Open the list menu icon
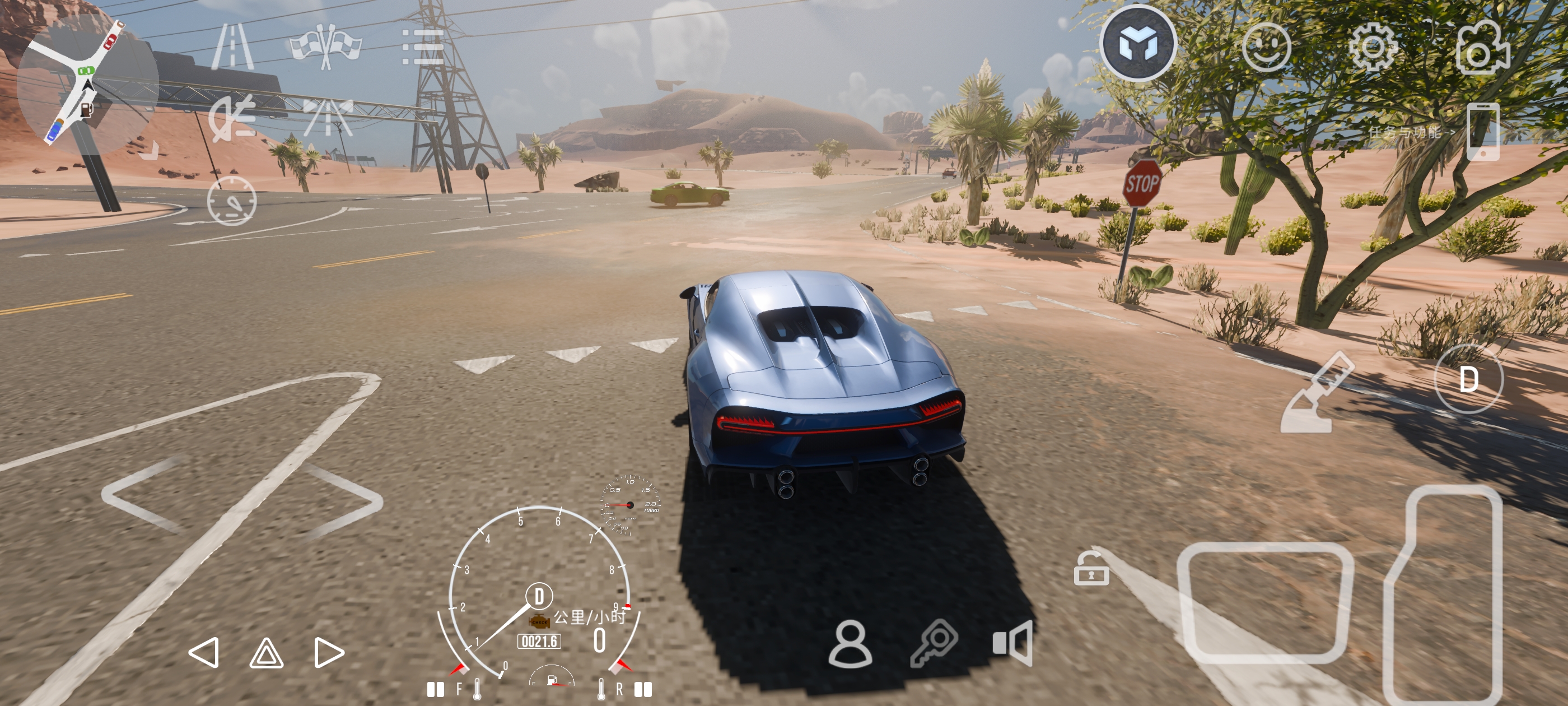Image resolution: width=1568 pixels, height=706 pixels. [422, 47]
